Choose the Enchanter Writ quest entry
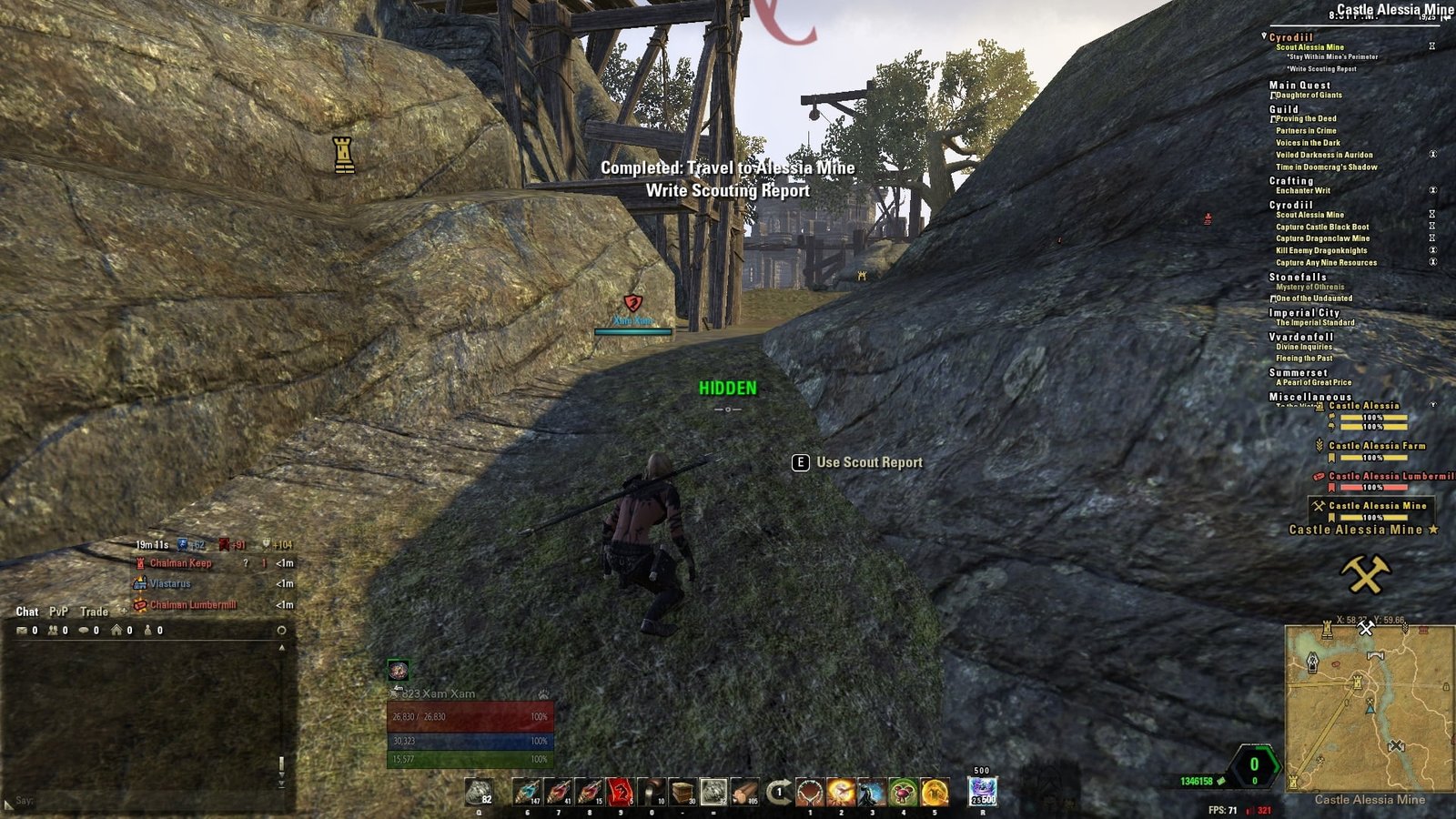The image size is (1456, 819). [1302, 190]
